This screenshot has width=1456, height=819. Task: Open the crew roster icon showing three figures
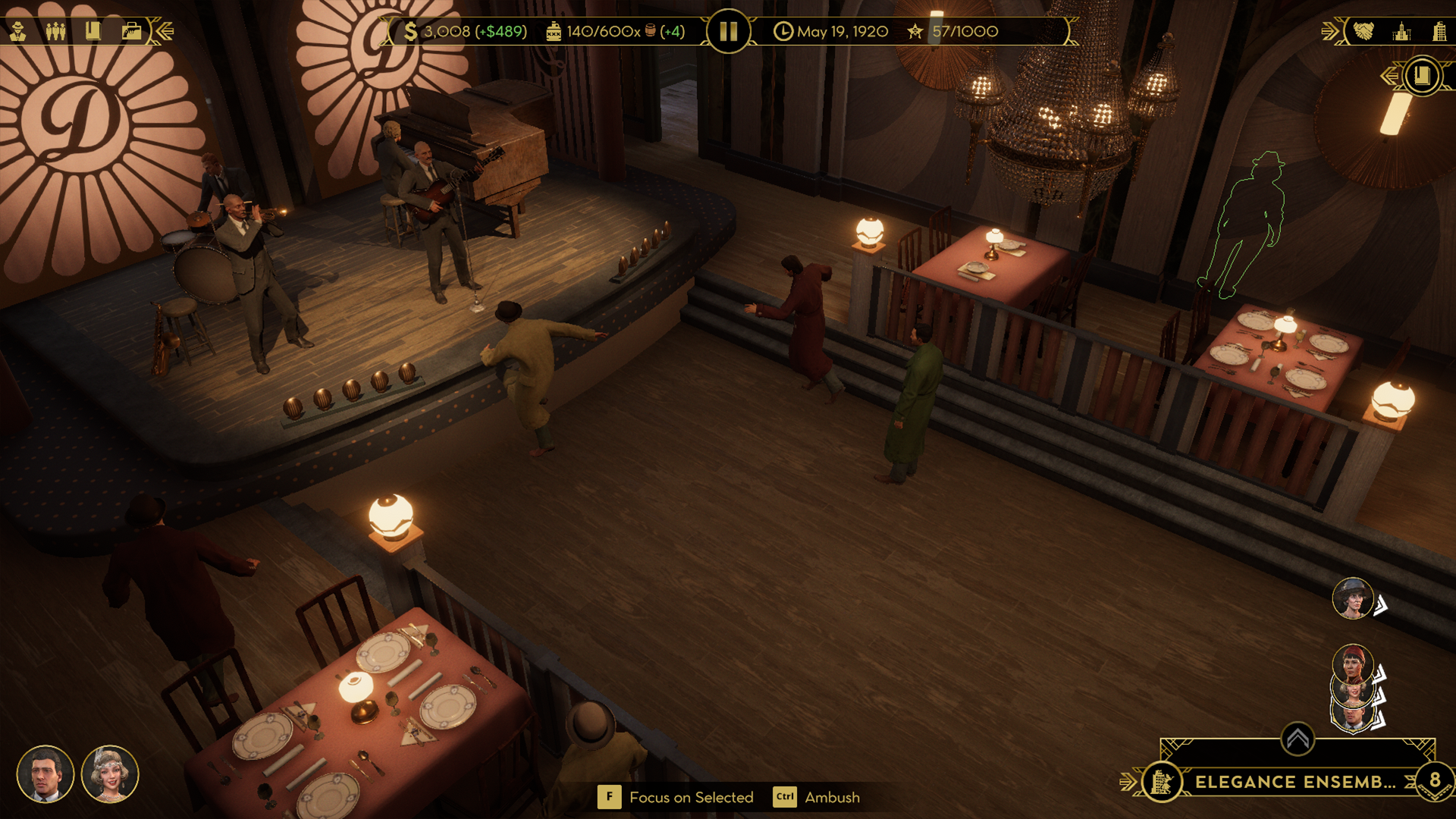[x=56, y=32]
